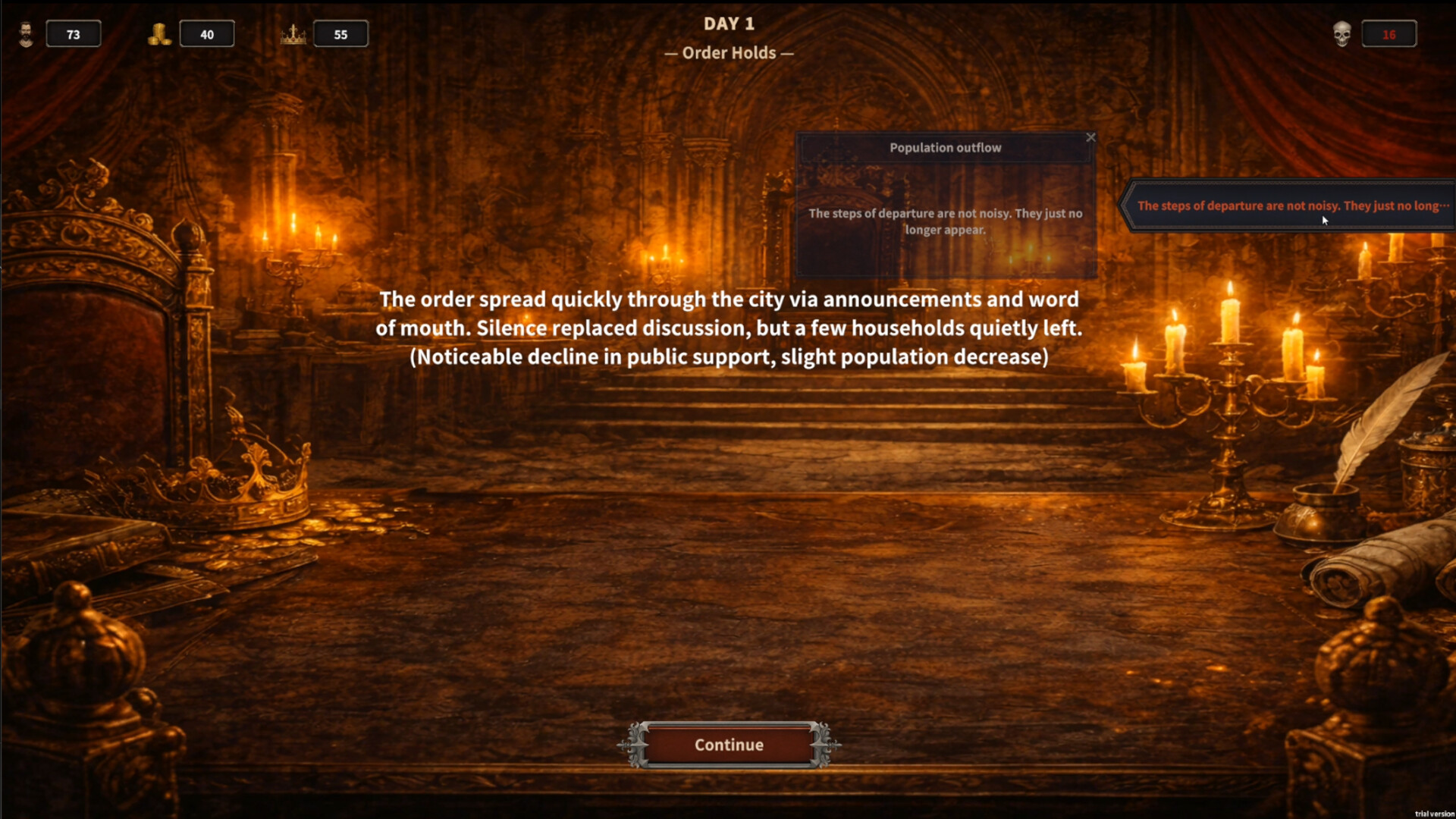Click the crown icon beside value 55
Viewport: 1456px width, 819px height.
coord(294,33)
